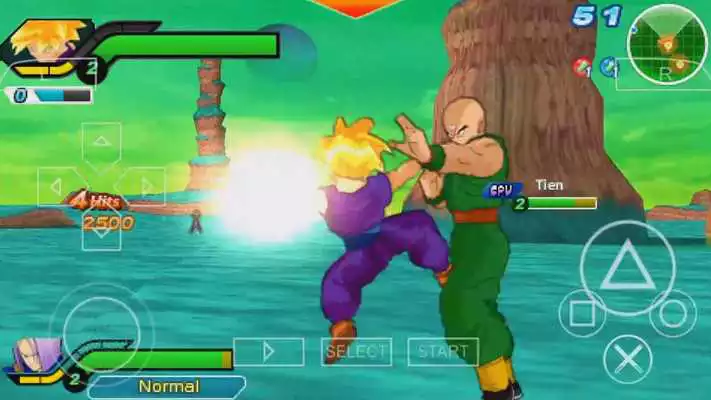
Task: Tap the D-pad up arrow
Action: [101, 143]
